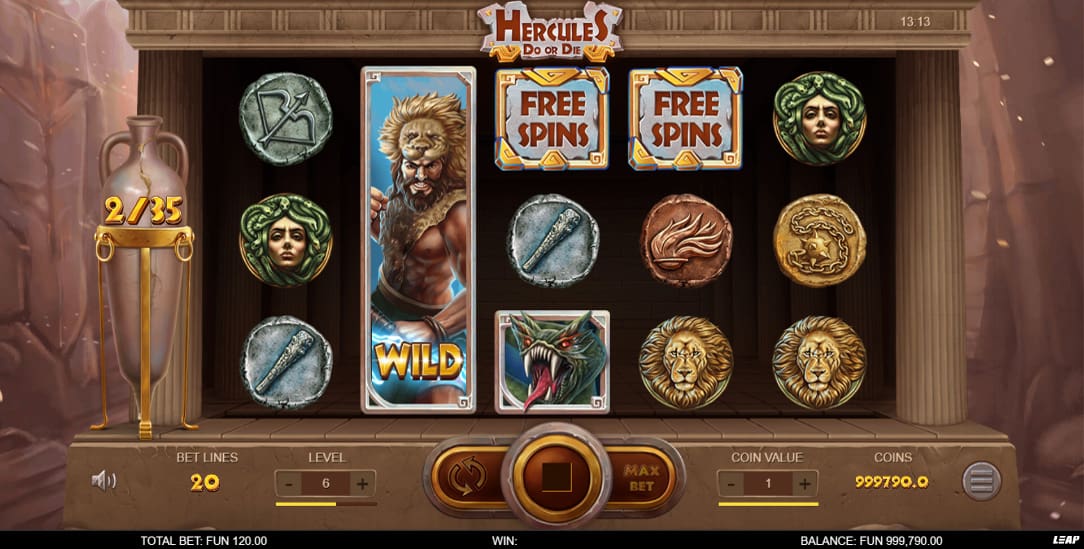Lower the coin value
Image resolution: width=1084 pixels, height=549 pixels.
tap(731, 484)
